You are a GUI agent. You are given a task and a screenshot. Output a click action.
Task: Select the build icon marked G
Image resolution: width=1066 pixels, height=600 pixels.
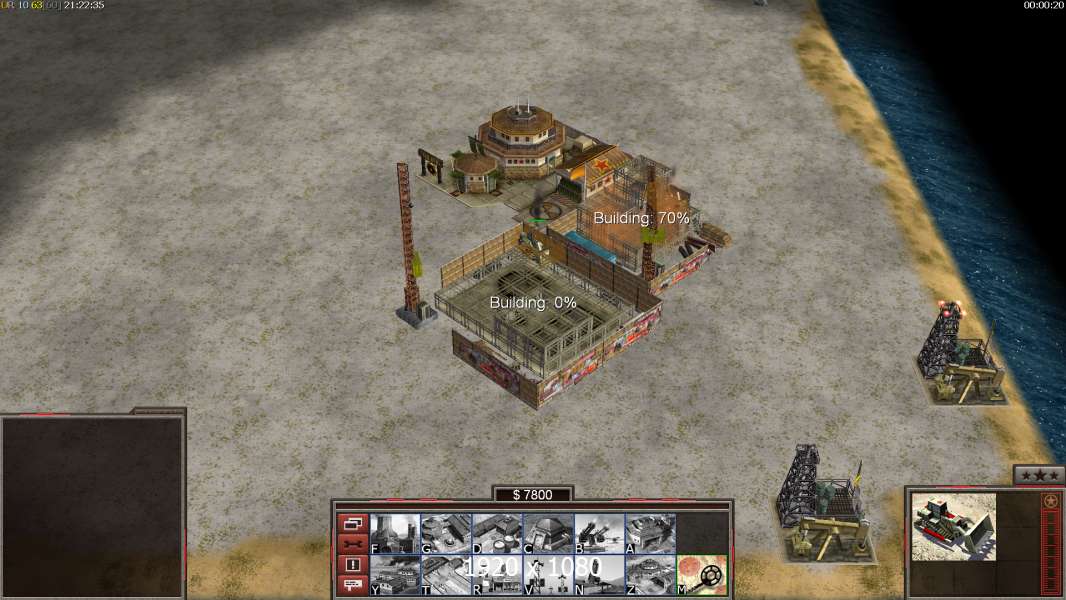pyautogui.click(x=446, y=534)
